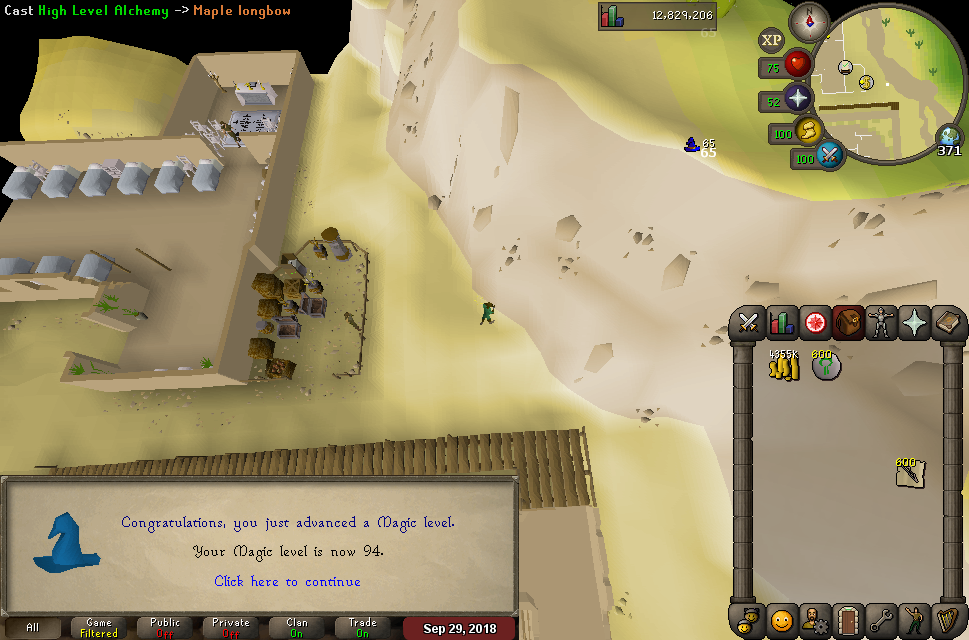The width and height of the screenshot is (969, 640).
Task: Open the Combat Options tab
Action: coord(748,322)
